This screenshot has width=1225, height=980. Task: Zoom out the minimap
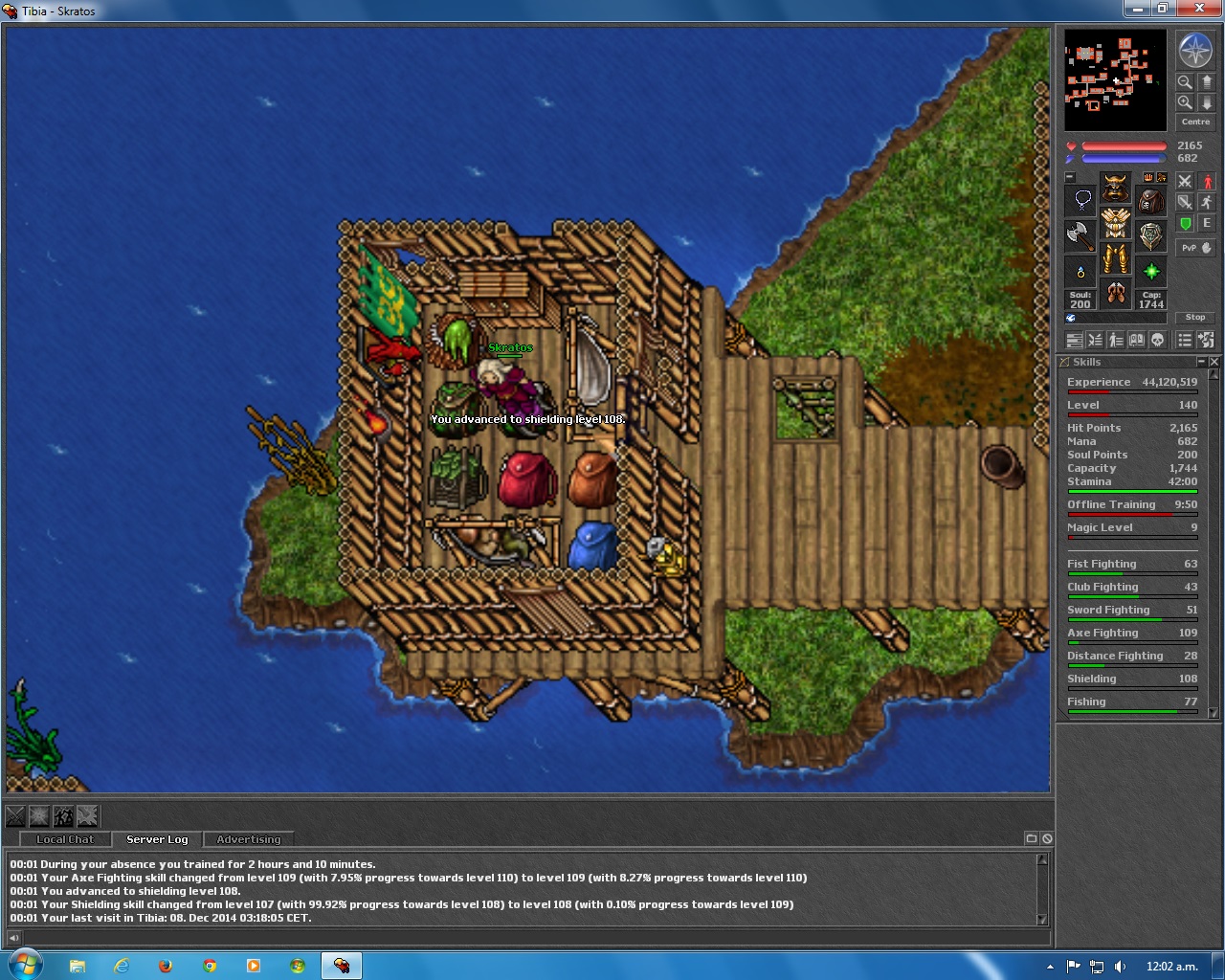point(1185,82)
